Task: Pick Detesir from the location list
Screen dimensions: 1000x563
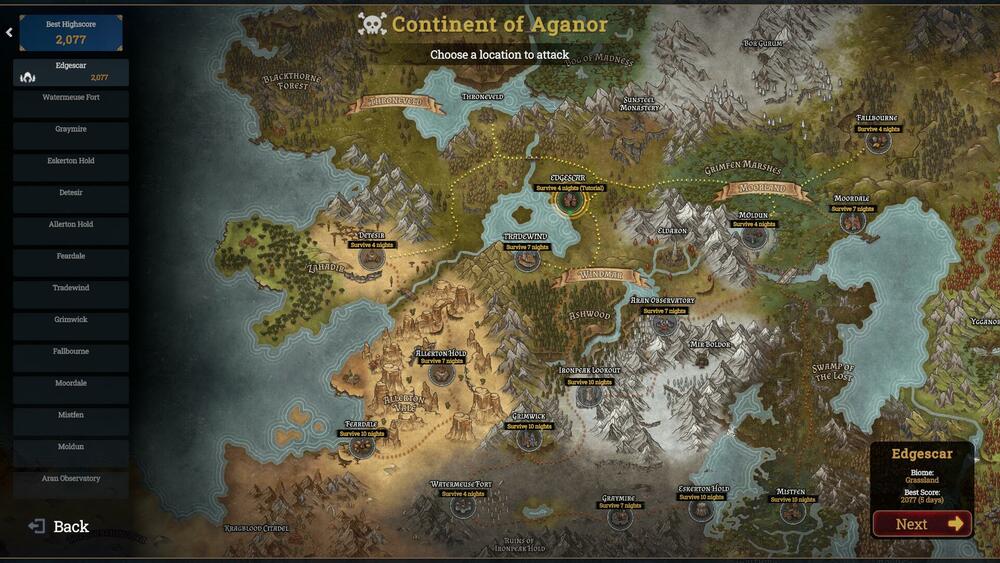Action: pyautogui.click(x=71, y=192)
